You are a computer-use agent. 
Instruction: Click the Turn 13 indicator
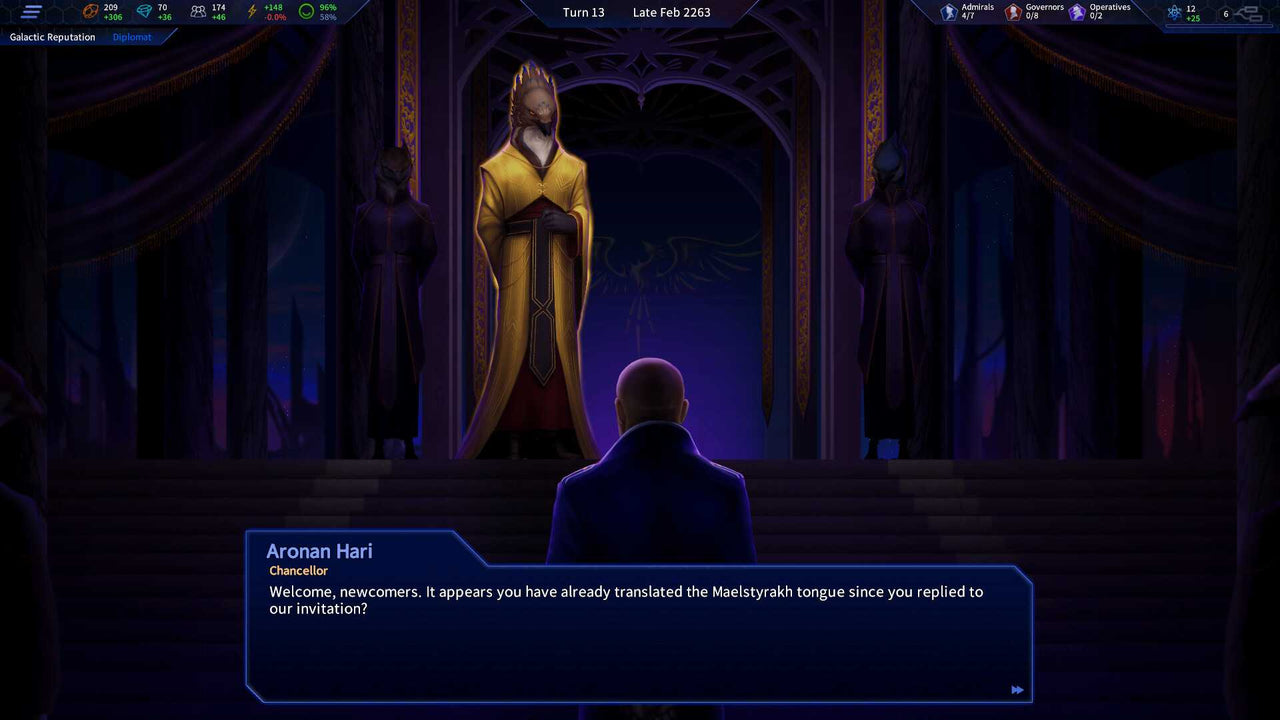pos(583,12)
